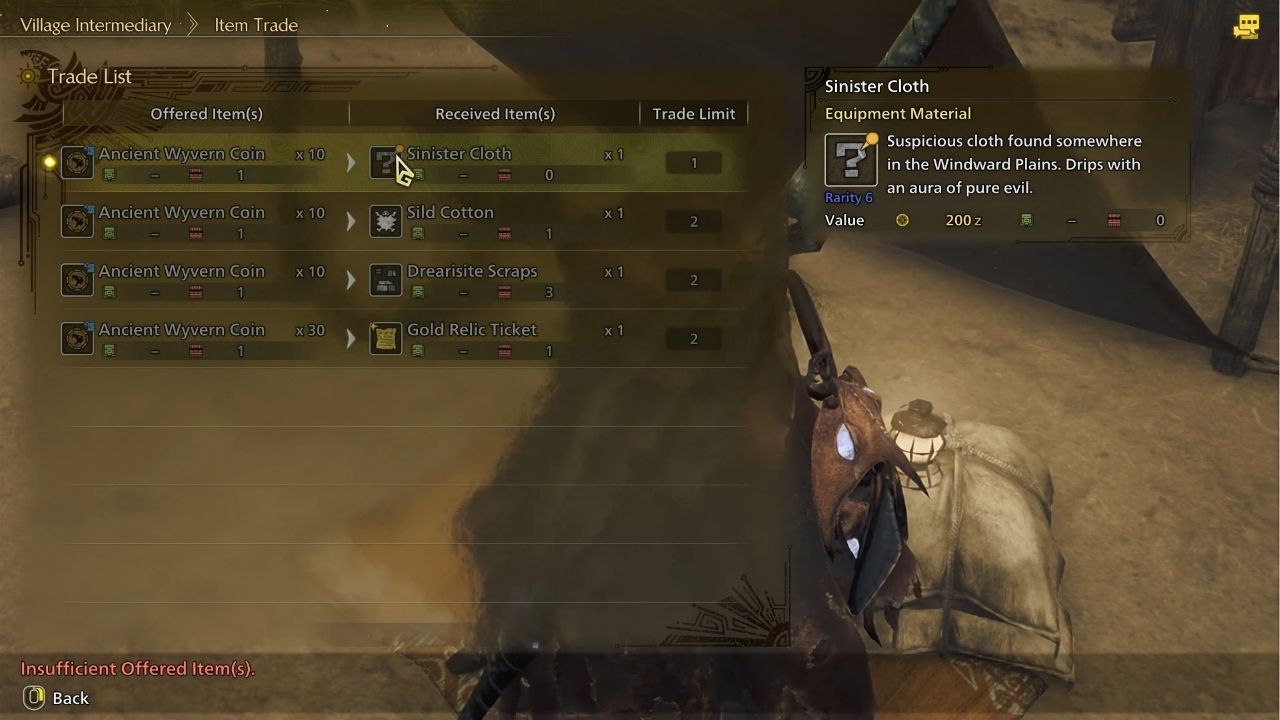
Task: Click the blue tag badge on Ancient Wyvern Coin icon
Action: [x=92, y=148]
